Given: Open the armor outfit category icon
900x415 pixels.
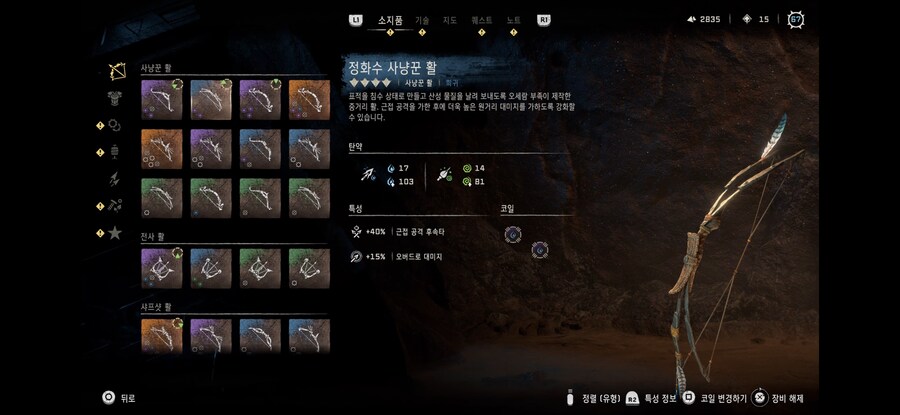Looking at the screenshot, I should pyautogui.click(x=116, y=98).
